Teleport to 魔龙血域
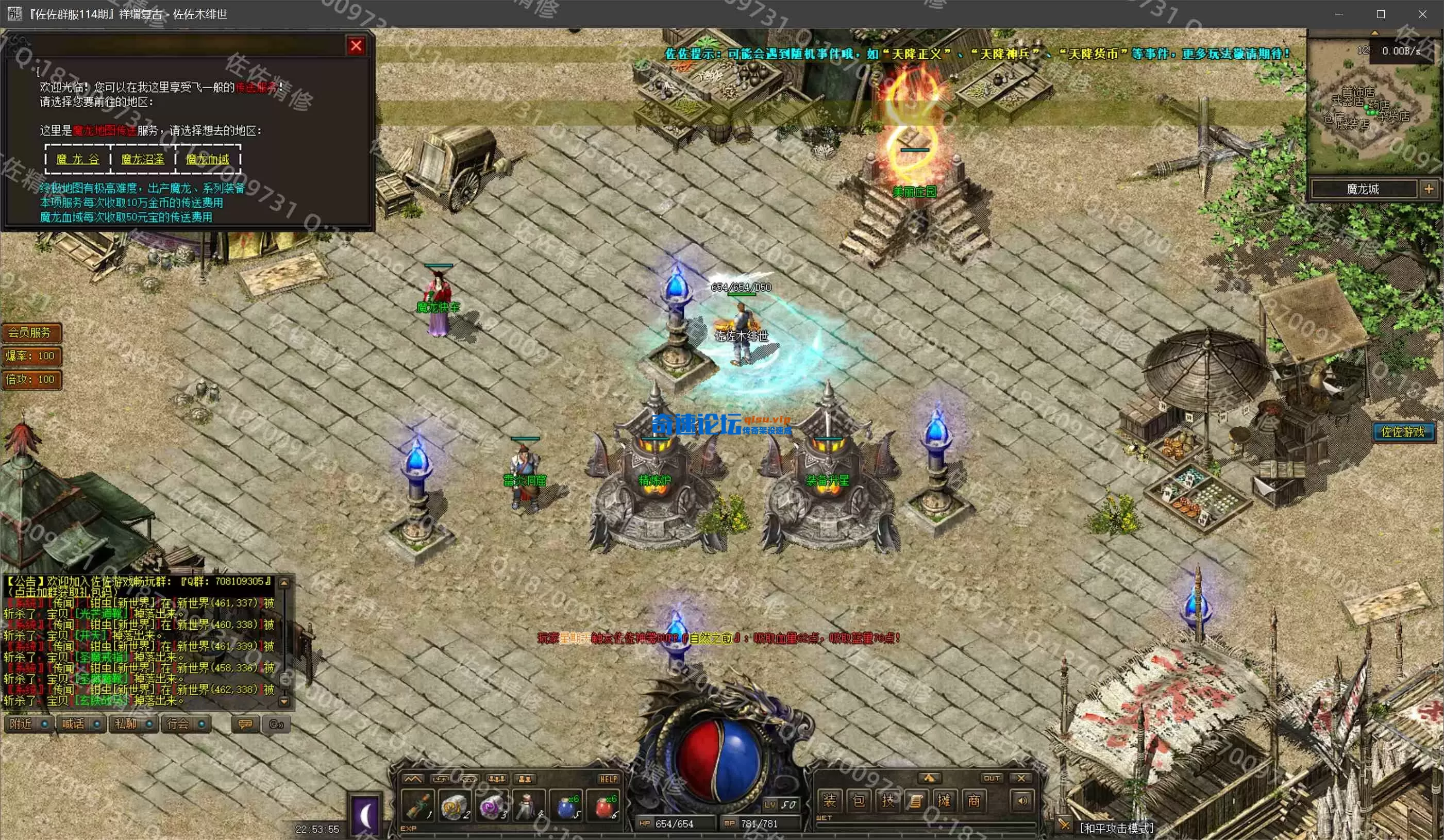Viewport: 1444px width, 840px height. tap(208, 159)
